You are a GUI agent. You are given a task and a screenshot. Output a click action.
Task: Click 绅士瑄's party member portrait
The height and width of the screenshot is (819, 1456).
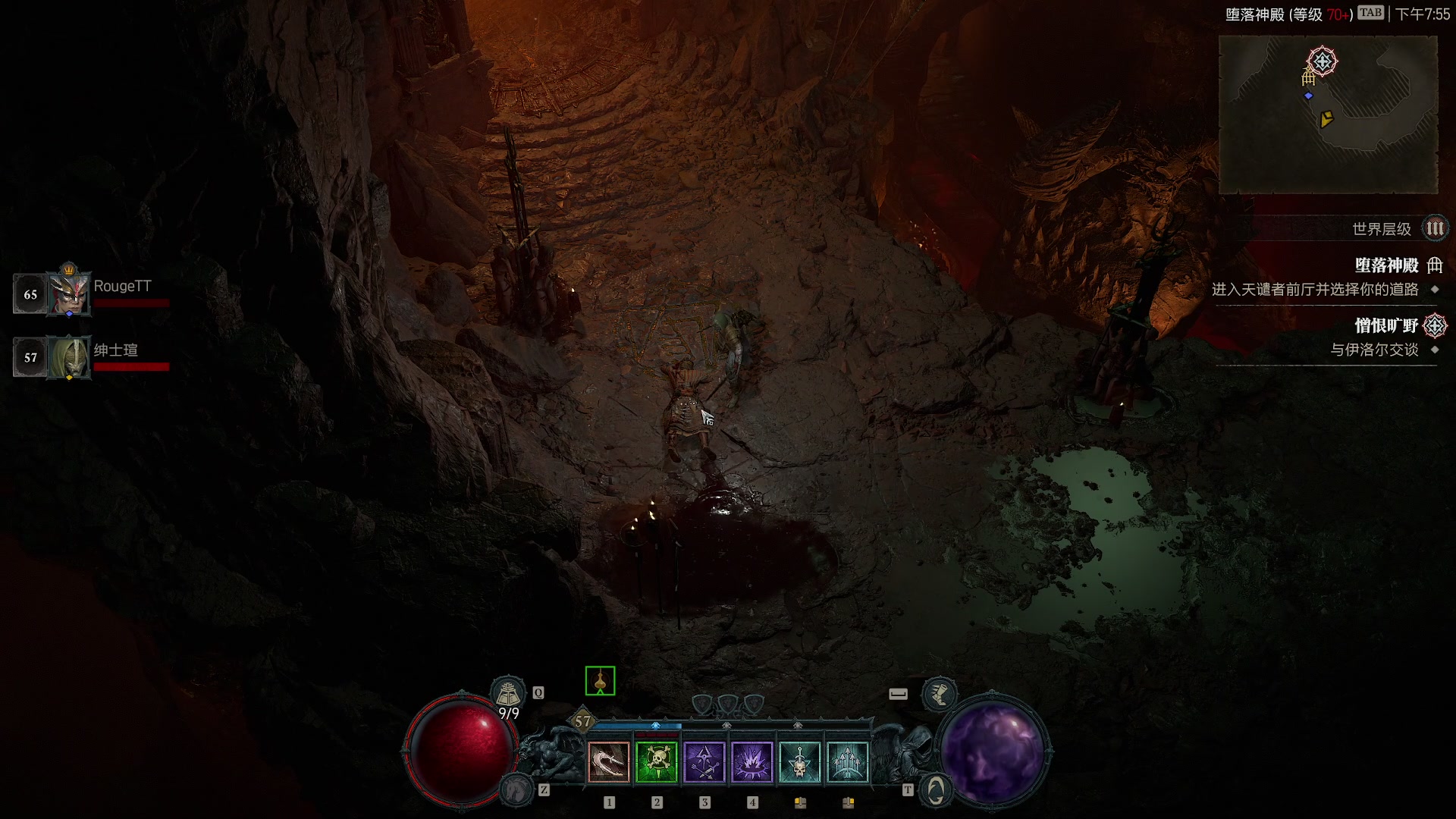coord(69,357)
